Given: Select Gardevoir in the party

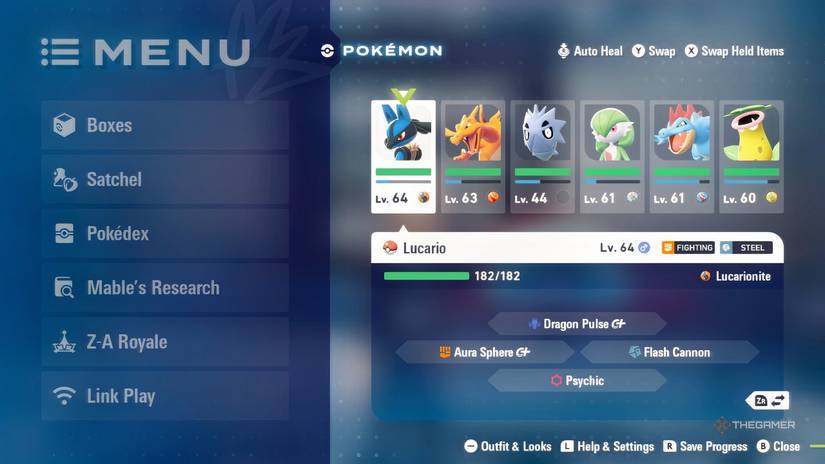Looking at the screenshot, I should [x=612, y=156].
